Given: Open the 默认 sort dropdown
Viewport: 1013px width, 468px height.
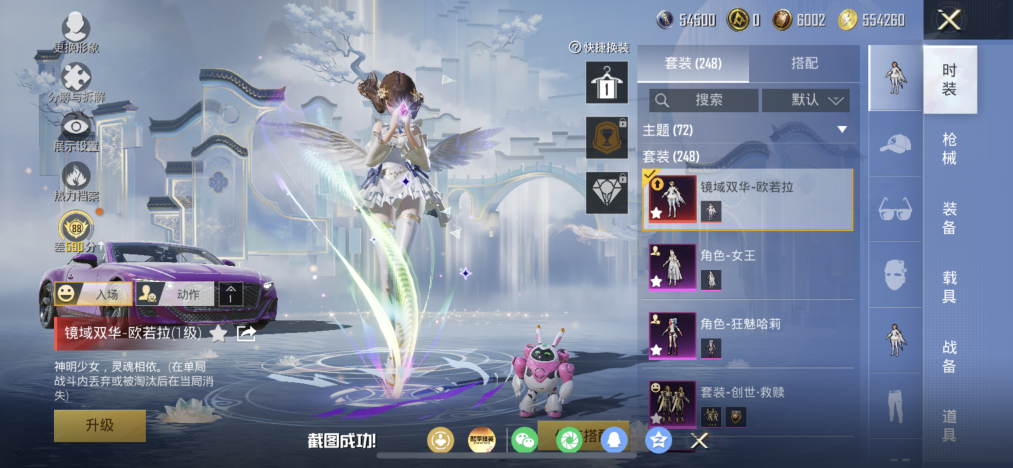Looking at the screenshot, I should coord(805,100).
